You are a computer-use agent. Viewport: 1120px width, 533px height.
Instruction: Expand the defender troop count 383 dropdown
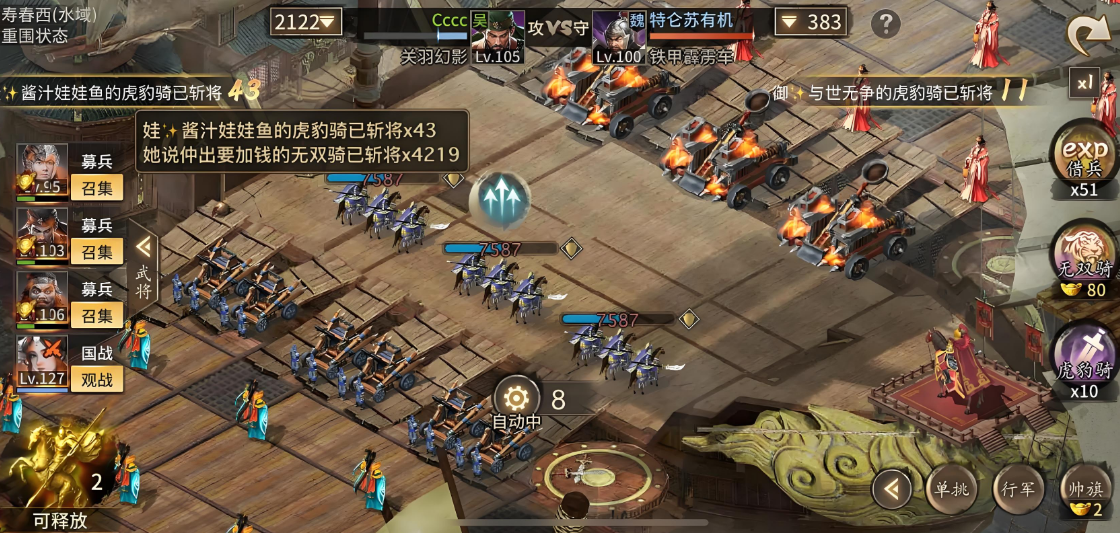[x=811, y=21]
